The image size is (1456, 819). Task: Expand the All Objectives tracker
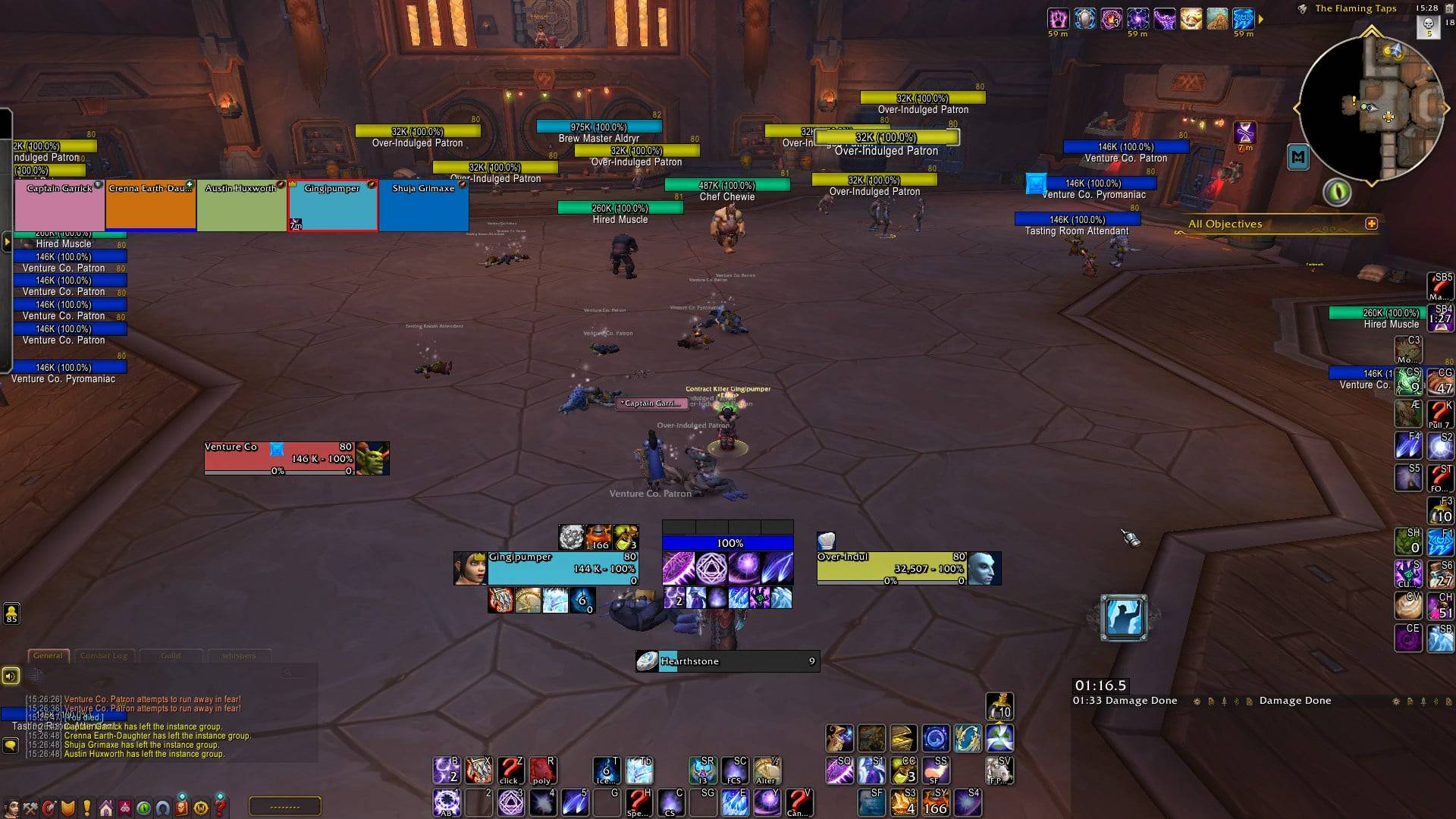[1371, 224]
